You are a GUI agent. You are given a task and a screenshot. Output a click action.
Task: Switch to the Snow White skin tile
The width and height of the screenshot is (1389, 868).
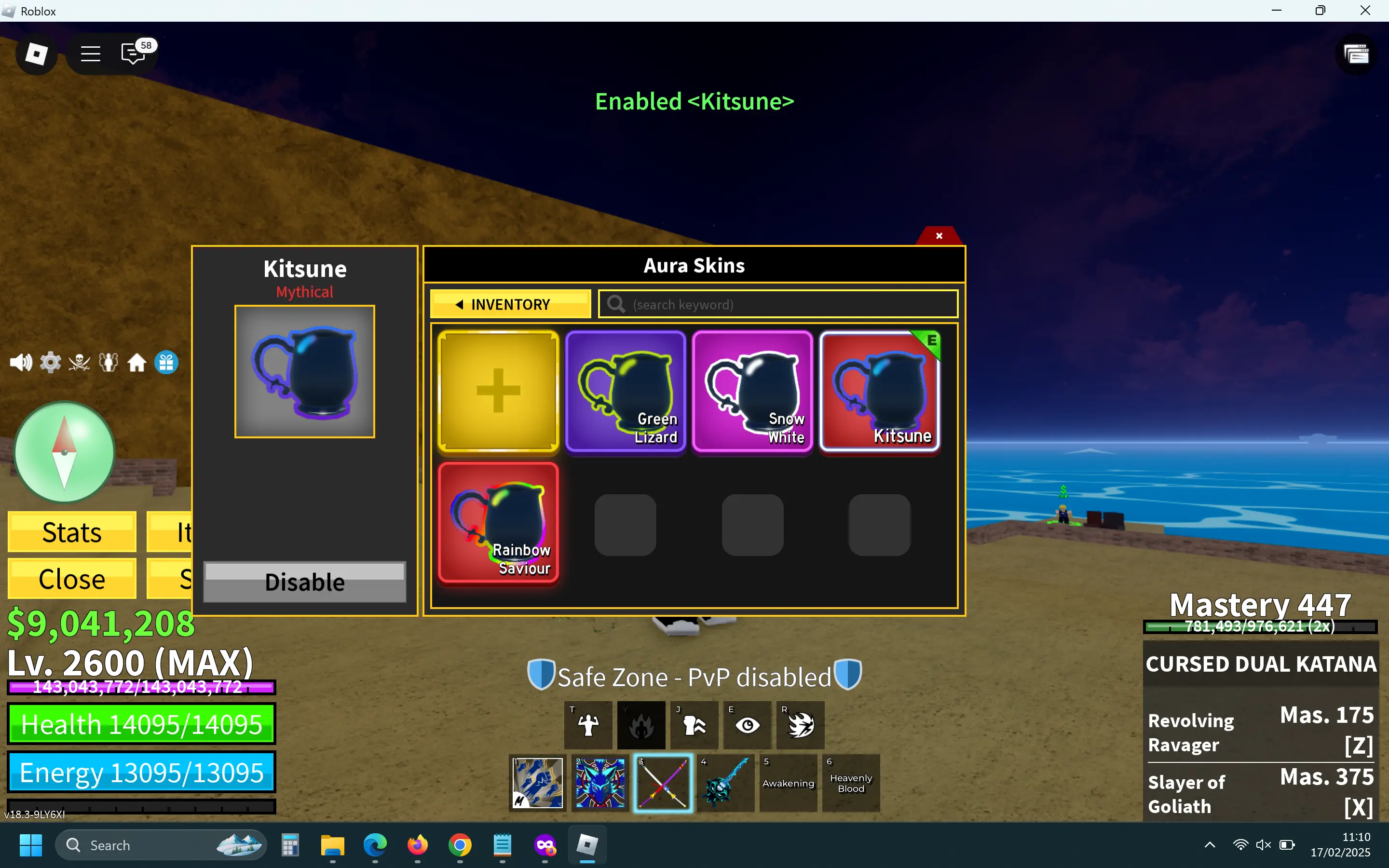pyautogui.click(x=752, y=392)
